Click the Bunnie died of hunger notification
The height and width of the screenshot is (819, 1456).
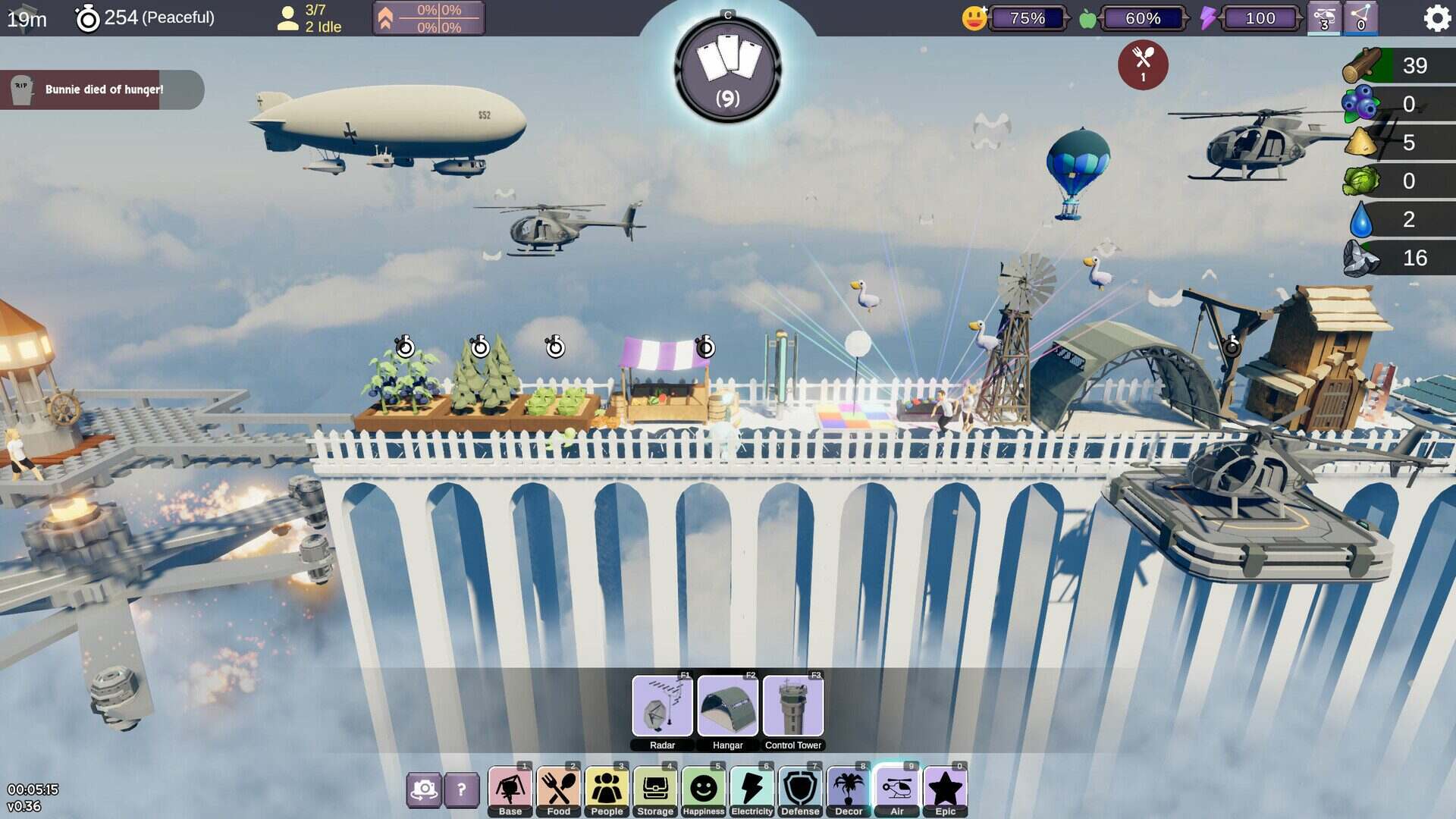coord(102,89)
